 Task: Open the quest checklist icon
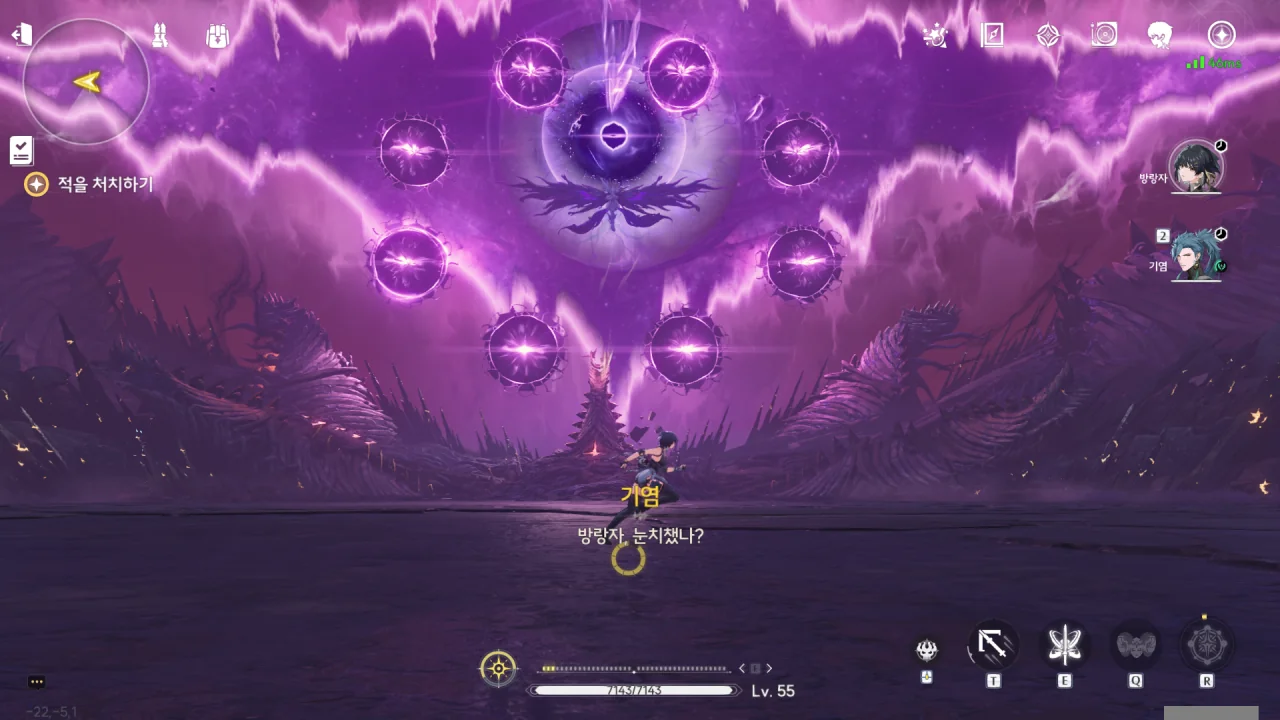click(21, 150)
